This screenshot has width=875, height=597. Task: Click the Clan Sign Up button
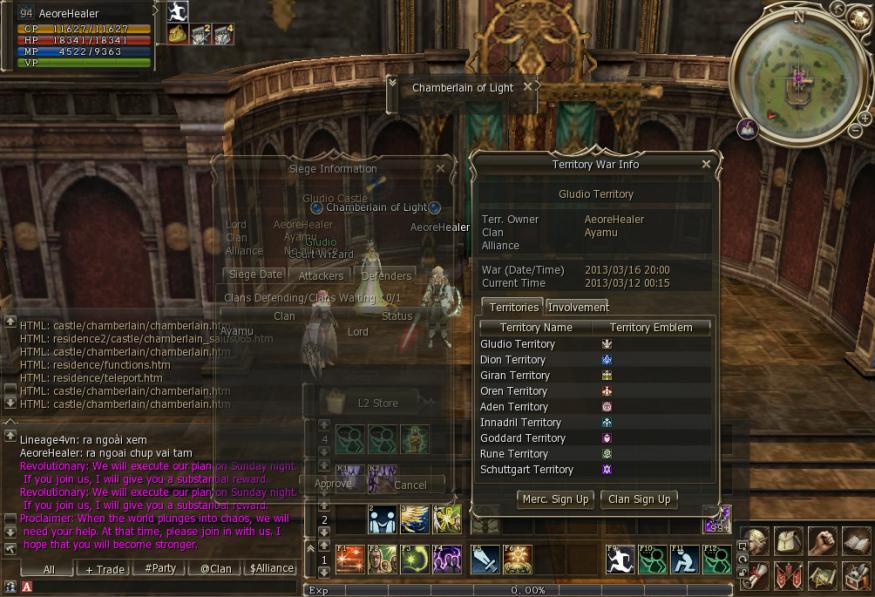pyautogui.click(x=638, y=499)
